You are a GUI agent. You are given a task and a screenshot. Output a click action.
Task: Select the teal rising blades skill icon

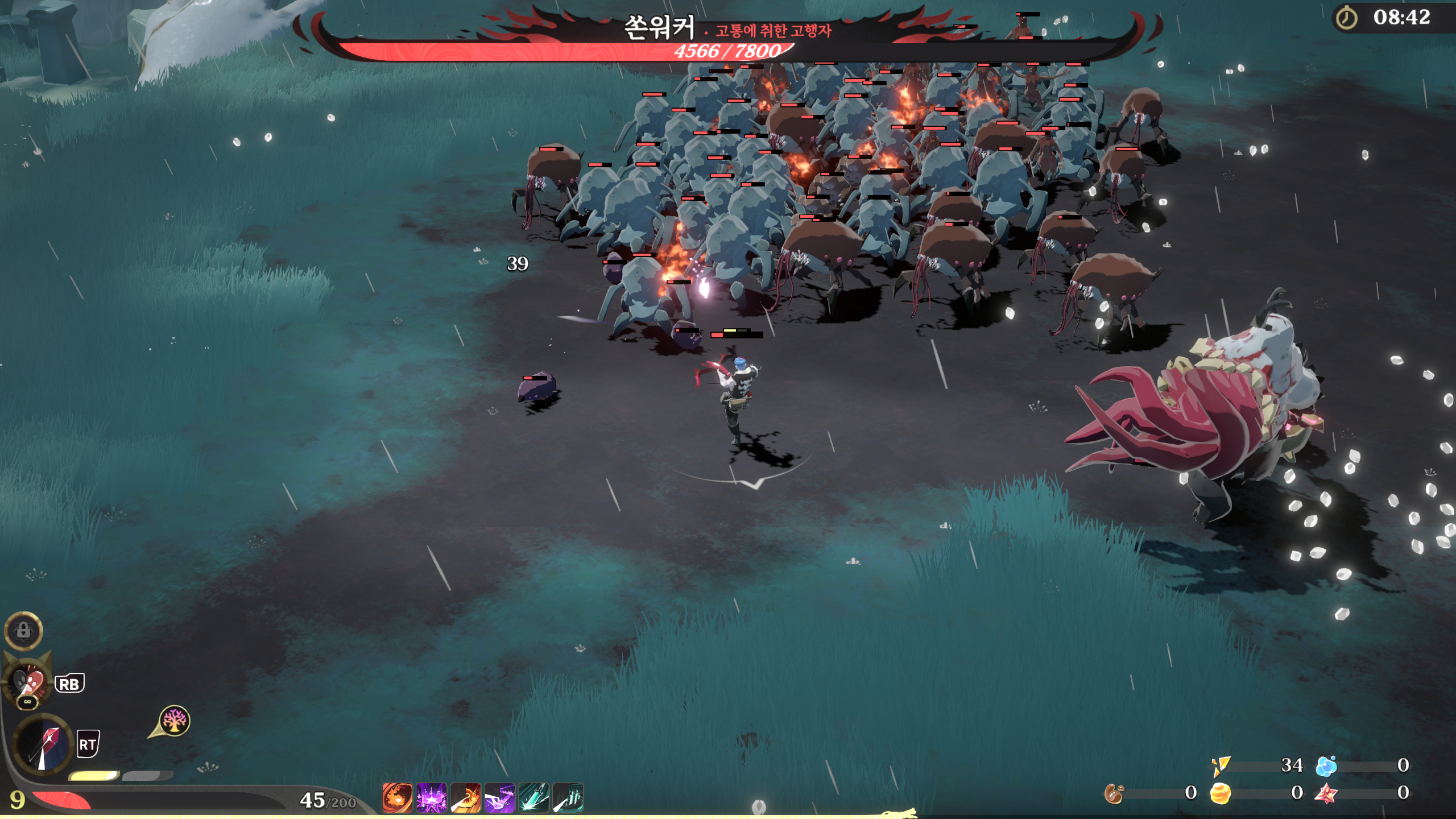point(568,797)
